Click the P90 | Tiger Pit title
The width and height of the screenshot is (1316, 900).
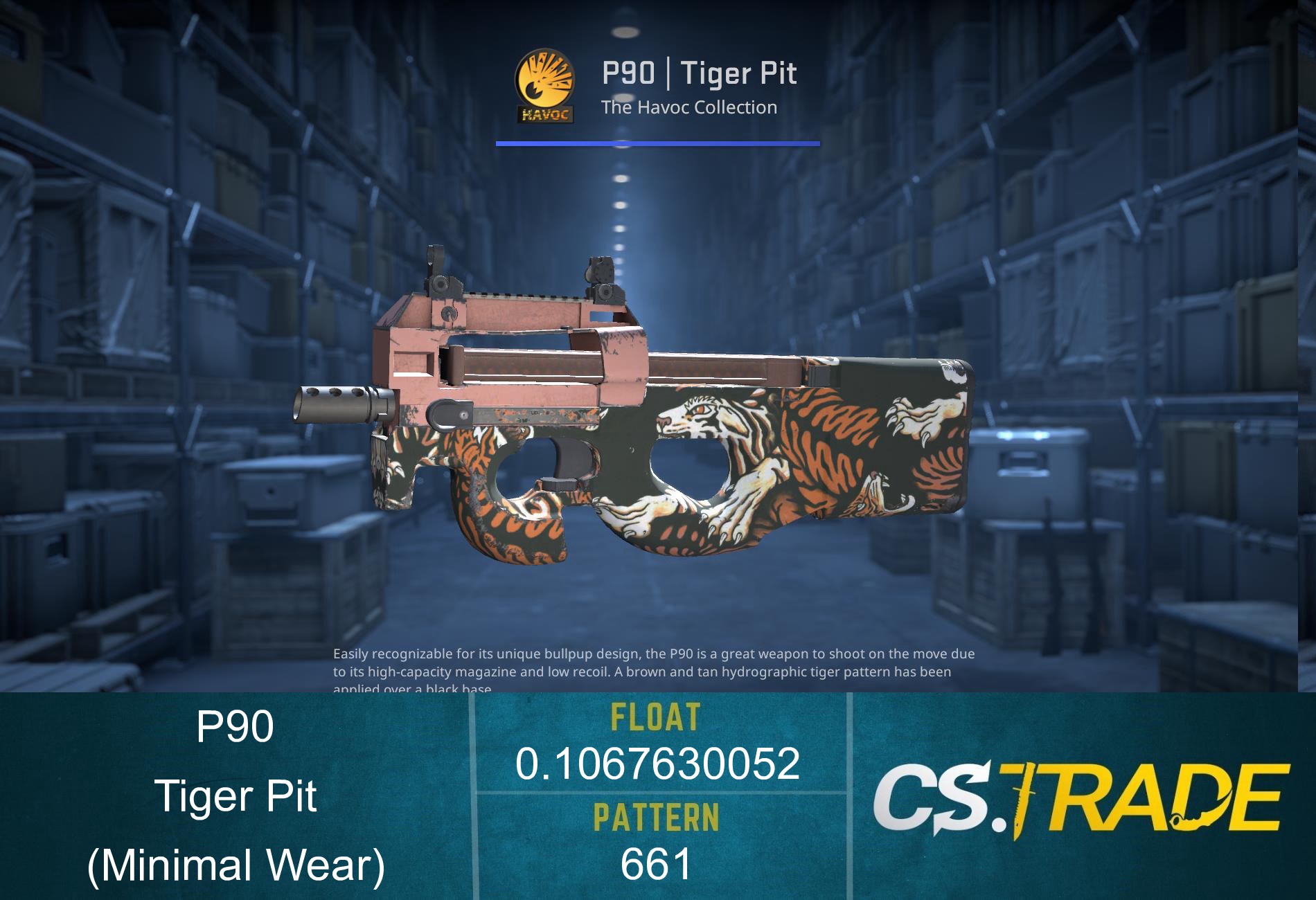[700, 73]
